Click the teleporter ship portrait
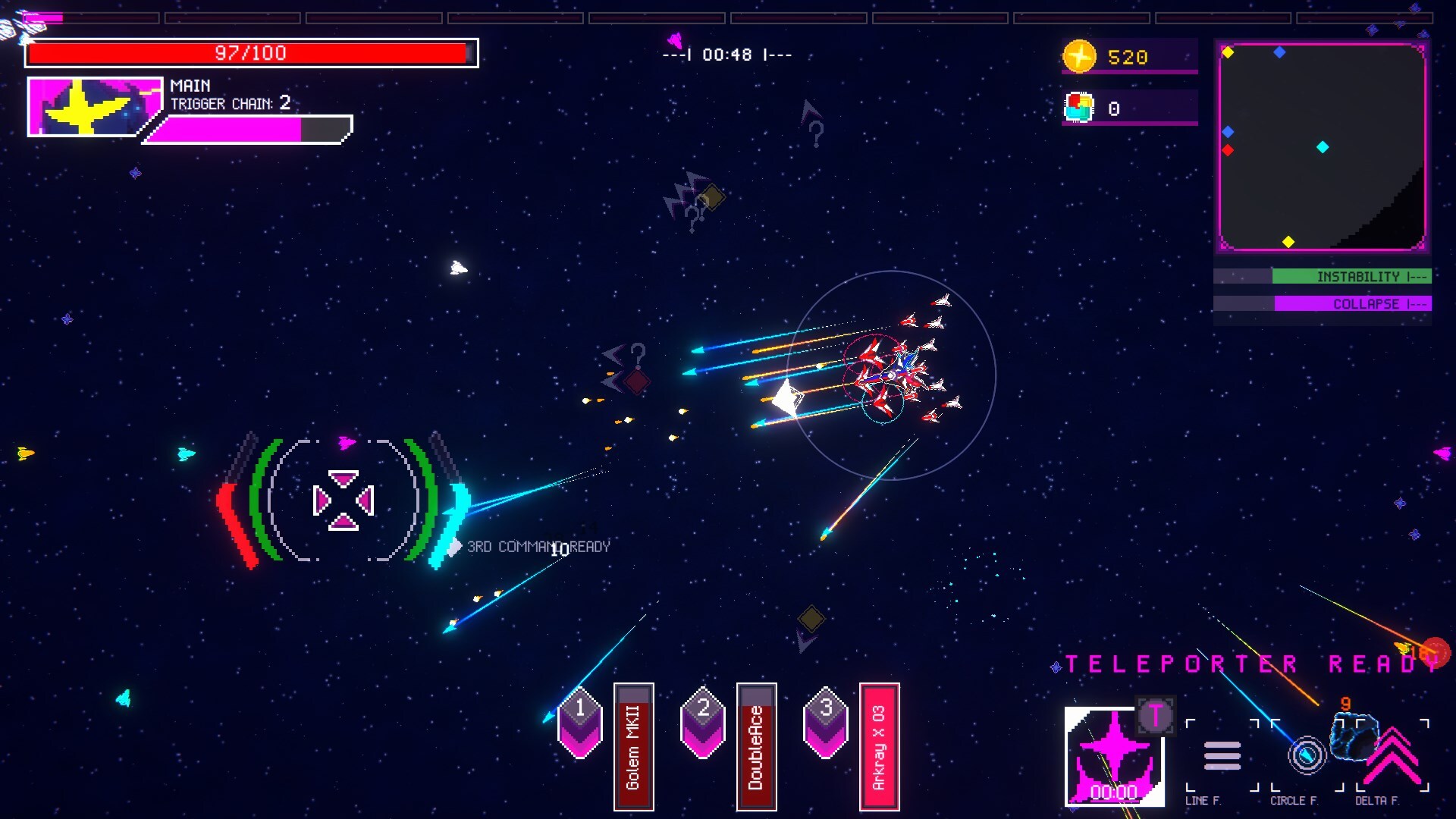The width and height of the screenshot is (1456, 819). point(1113,756)
